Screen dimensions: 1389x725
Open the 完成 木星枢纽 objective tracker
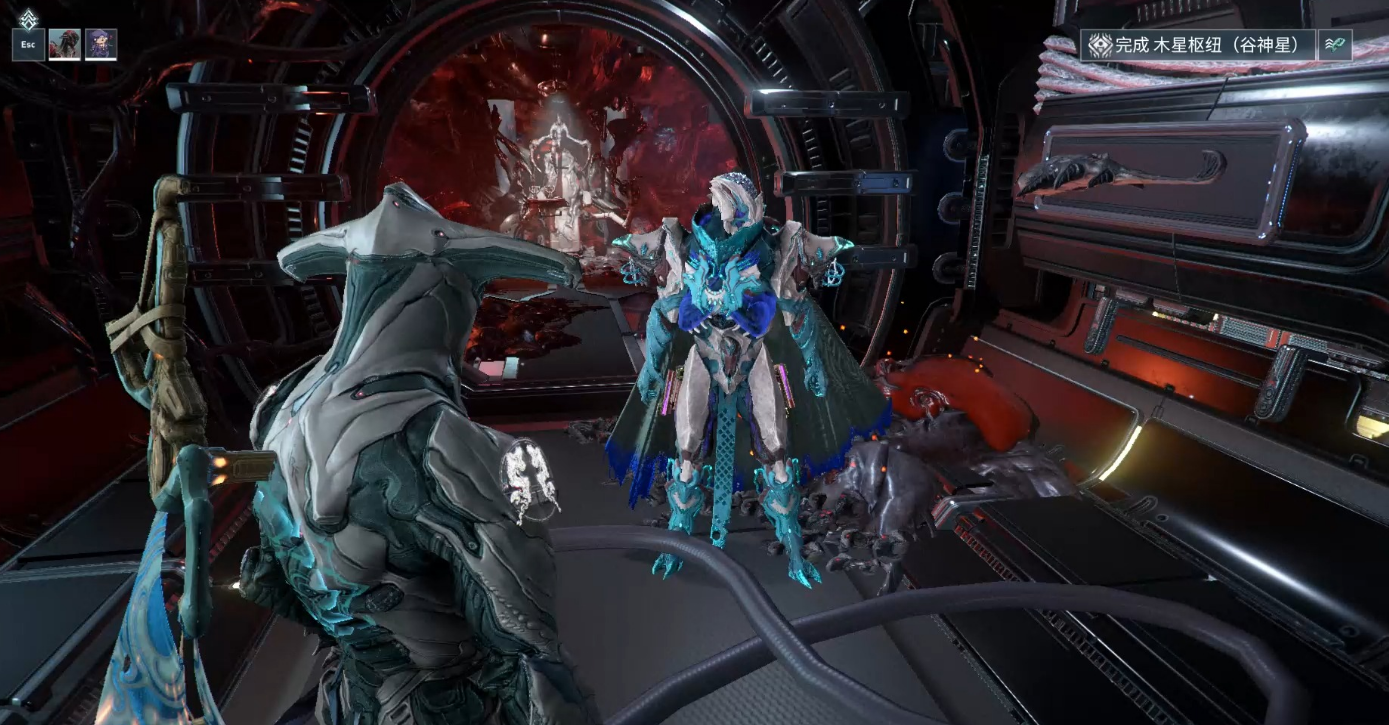point(1198,45)
